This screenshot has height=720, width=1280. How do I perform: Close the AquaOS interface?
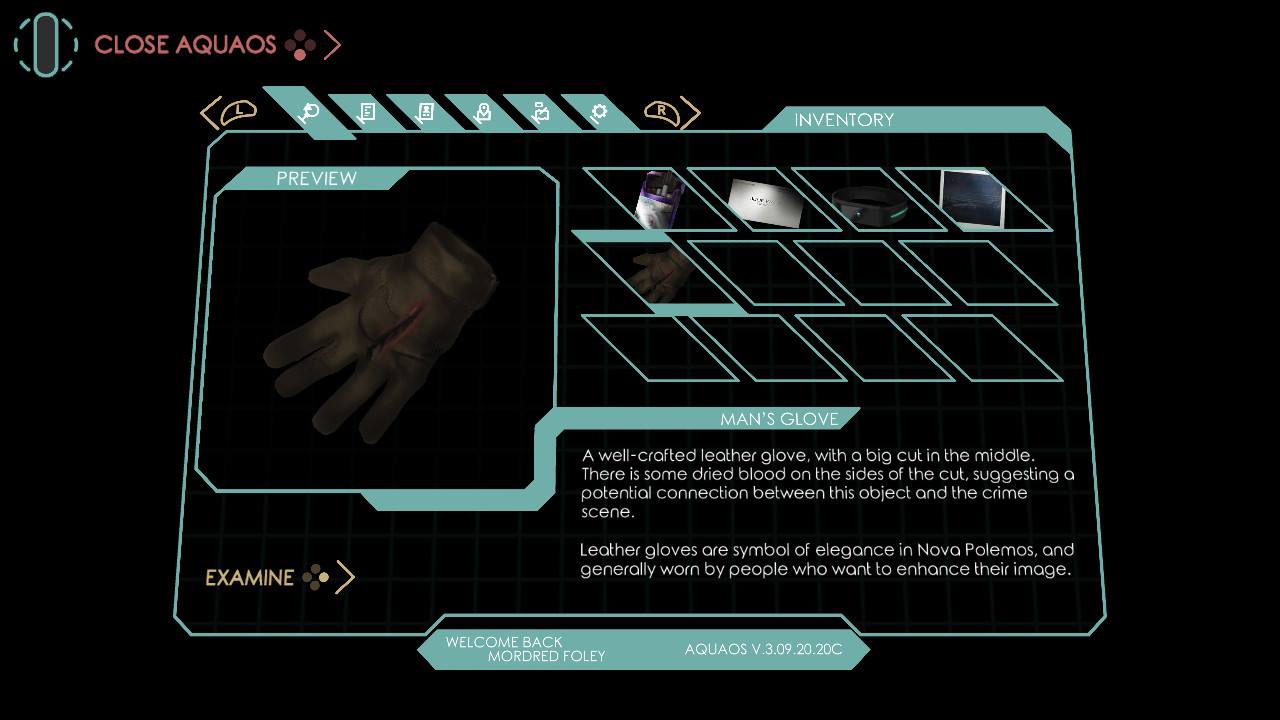coord(185,45)
